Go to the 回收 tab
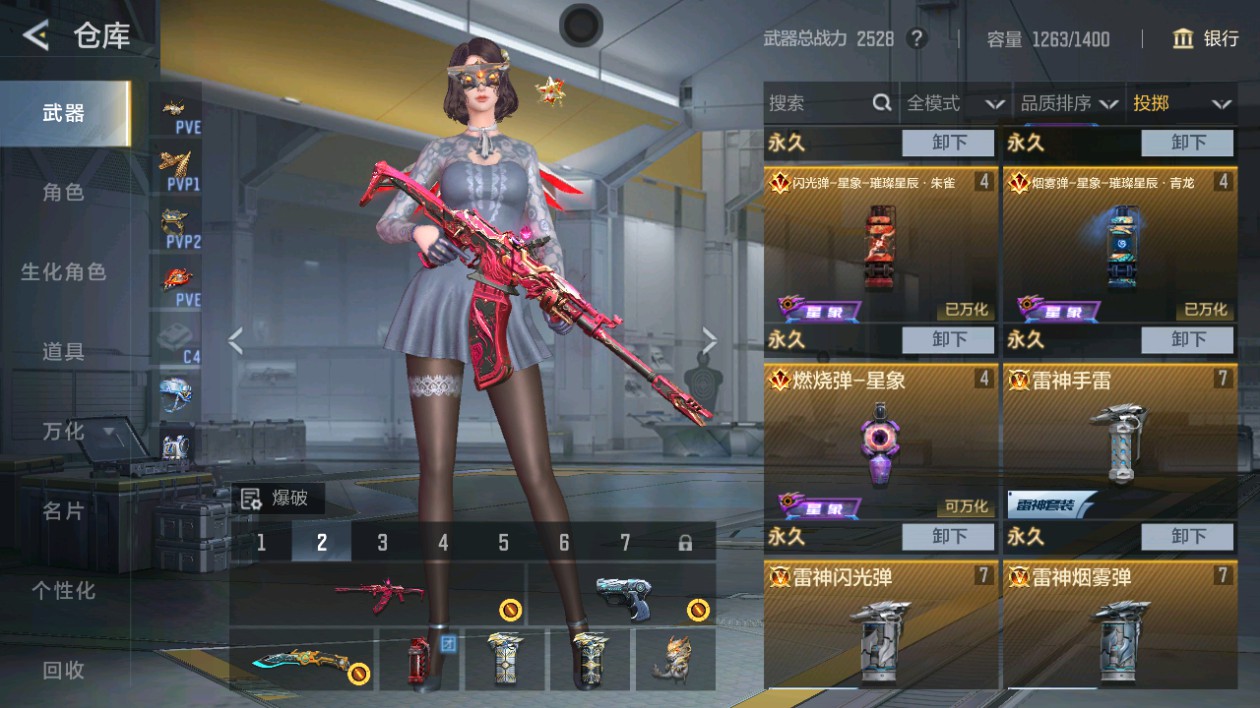Screen dimensions: 1260x708 (x=63, y=671)
